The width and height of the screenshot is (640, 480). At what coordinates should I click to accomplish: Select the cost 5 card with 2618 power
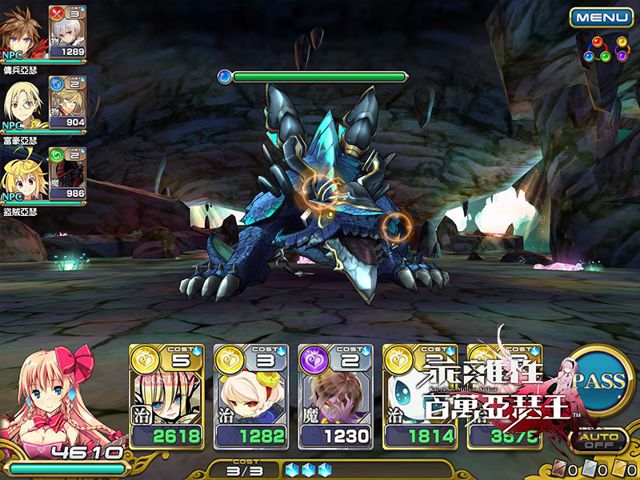tap(167, 395)
